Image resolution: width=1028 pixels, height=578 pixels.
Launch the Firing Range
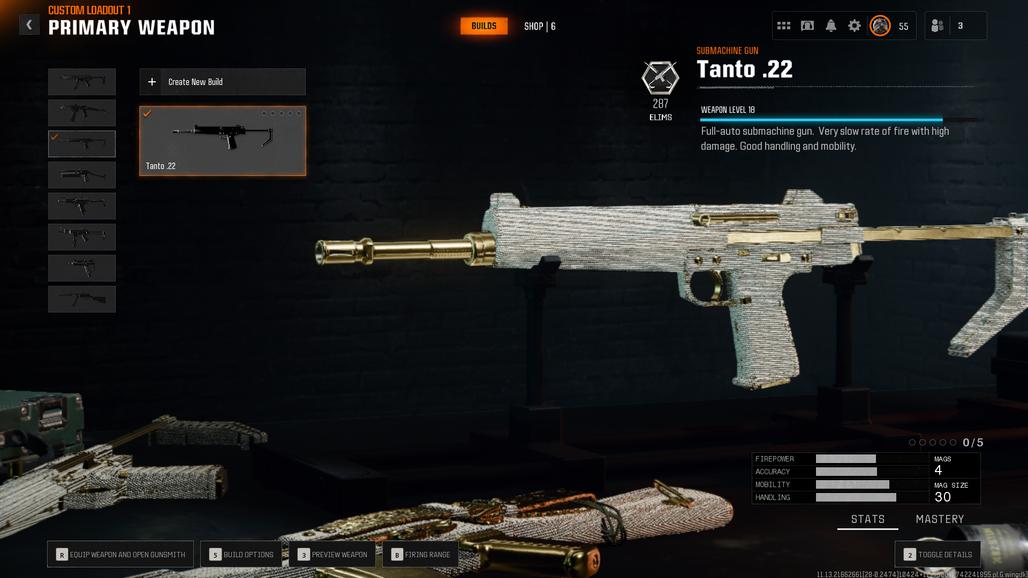pyautogui.click(x=420, y=554)
